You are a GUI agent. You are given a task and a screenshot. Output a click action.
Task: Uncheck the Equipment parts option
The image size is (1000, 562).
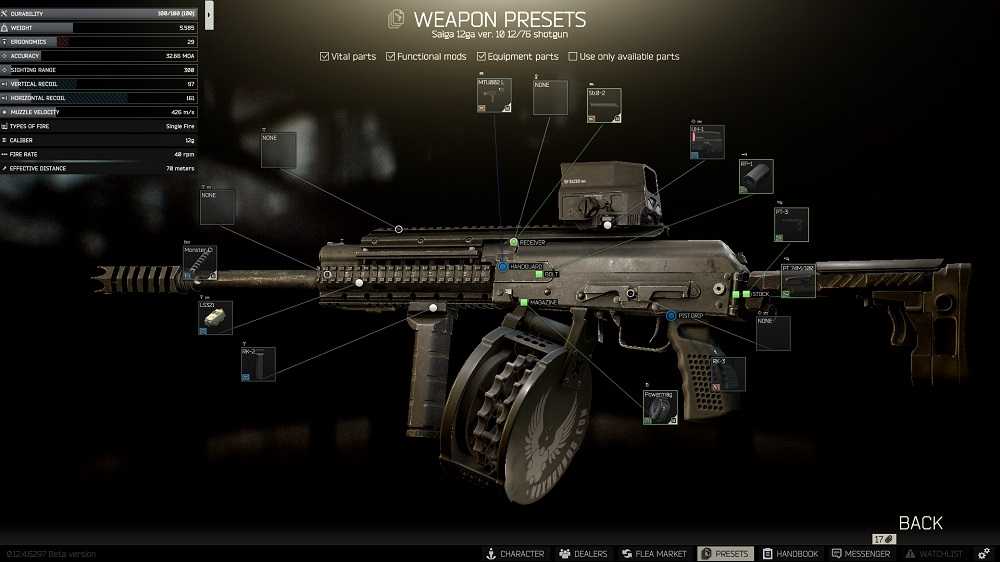tap(482, 57)
